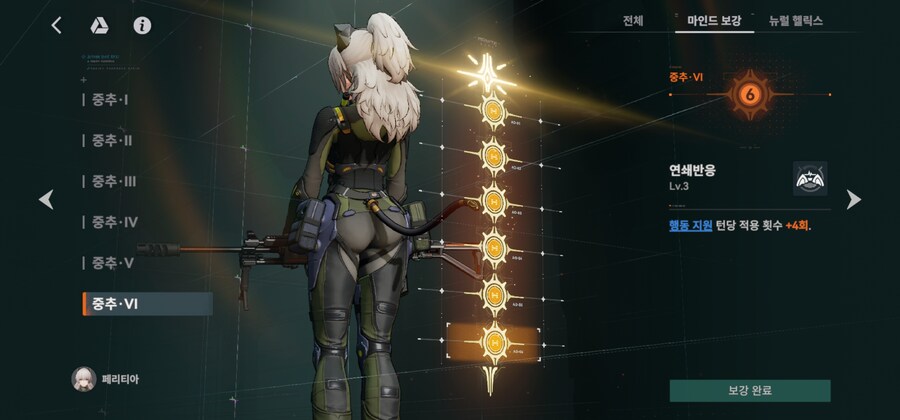
Task: Click the 보강 완료 button
Action: [749, 391]
